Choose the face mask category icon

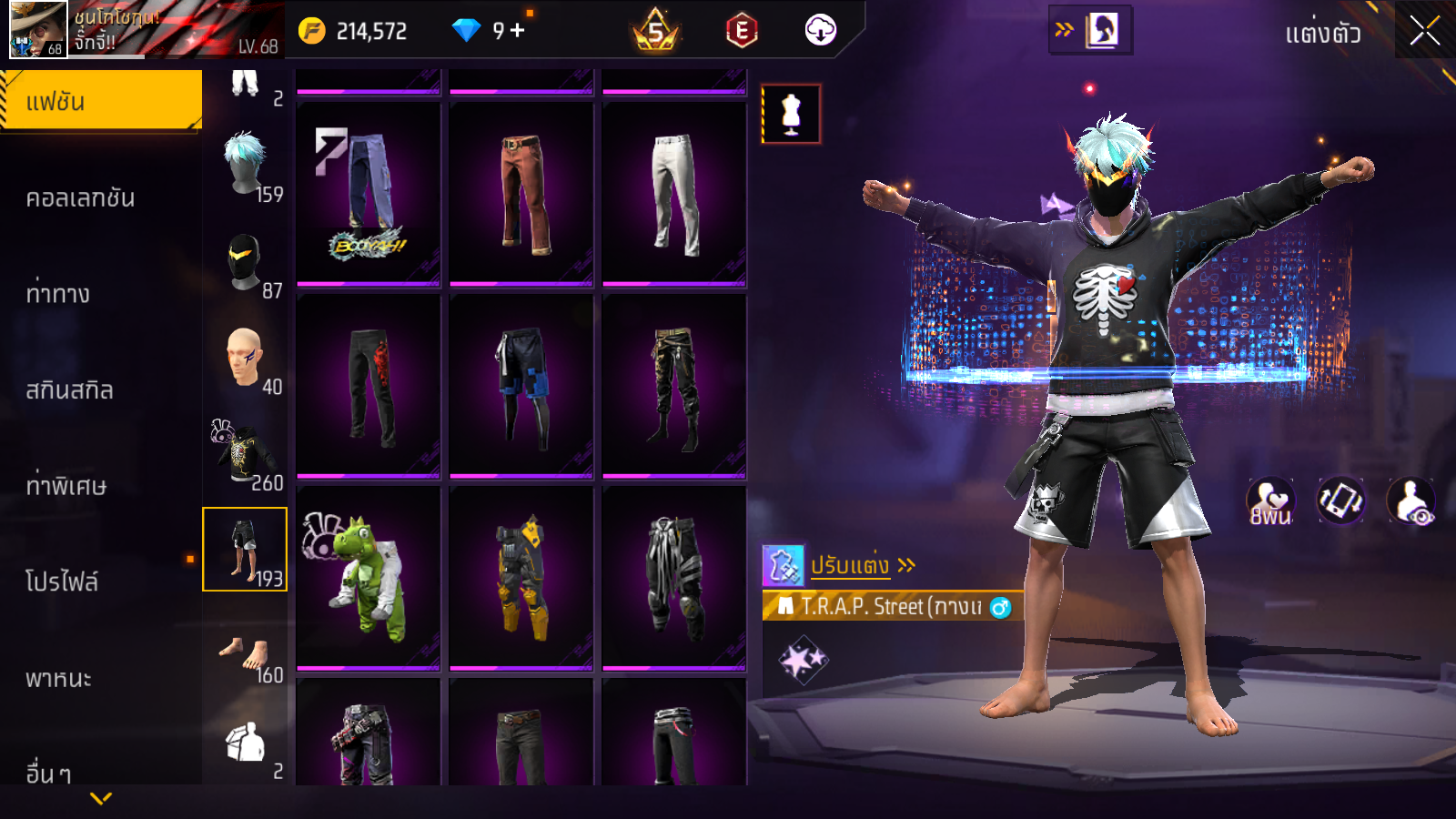click(246, 263)
